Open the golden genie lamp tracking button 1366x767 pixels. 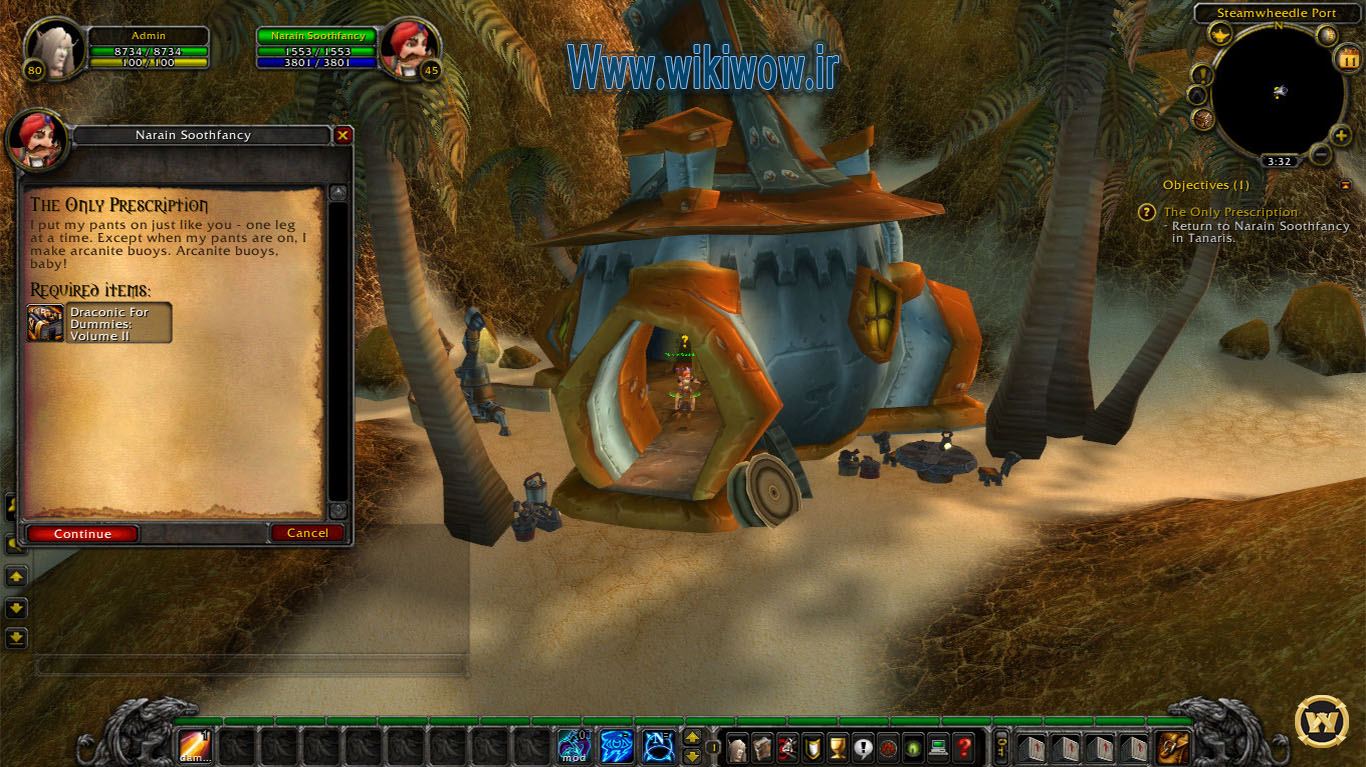coord(1221,35)
